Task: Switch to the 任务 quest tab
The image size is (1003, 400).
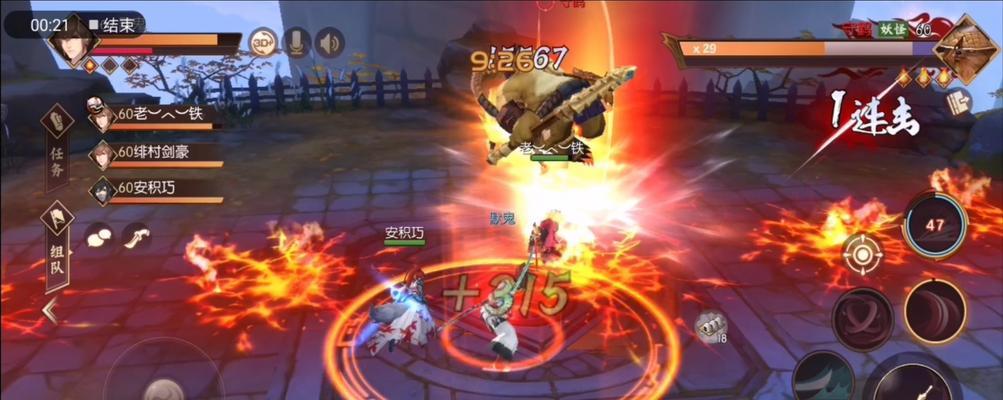Action: 57,153
